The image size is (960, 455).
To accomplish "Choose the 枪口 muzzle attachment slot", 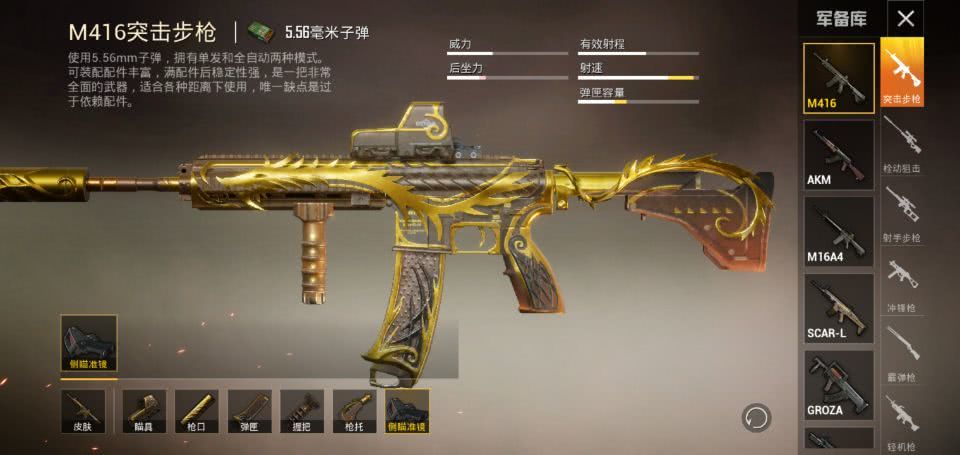I will click(196, 412).
